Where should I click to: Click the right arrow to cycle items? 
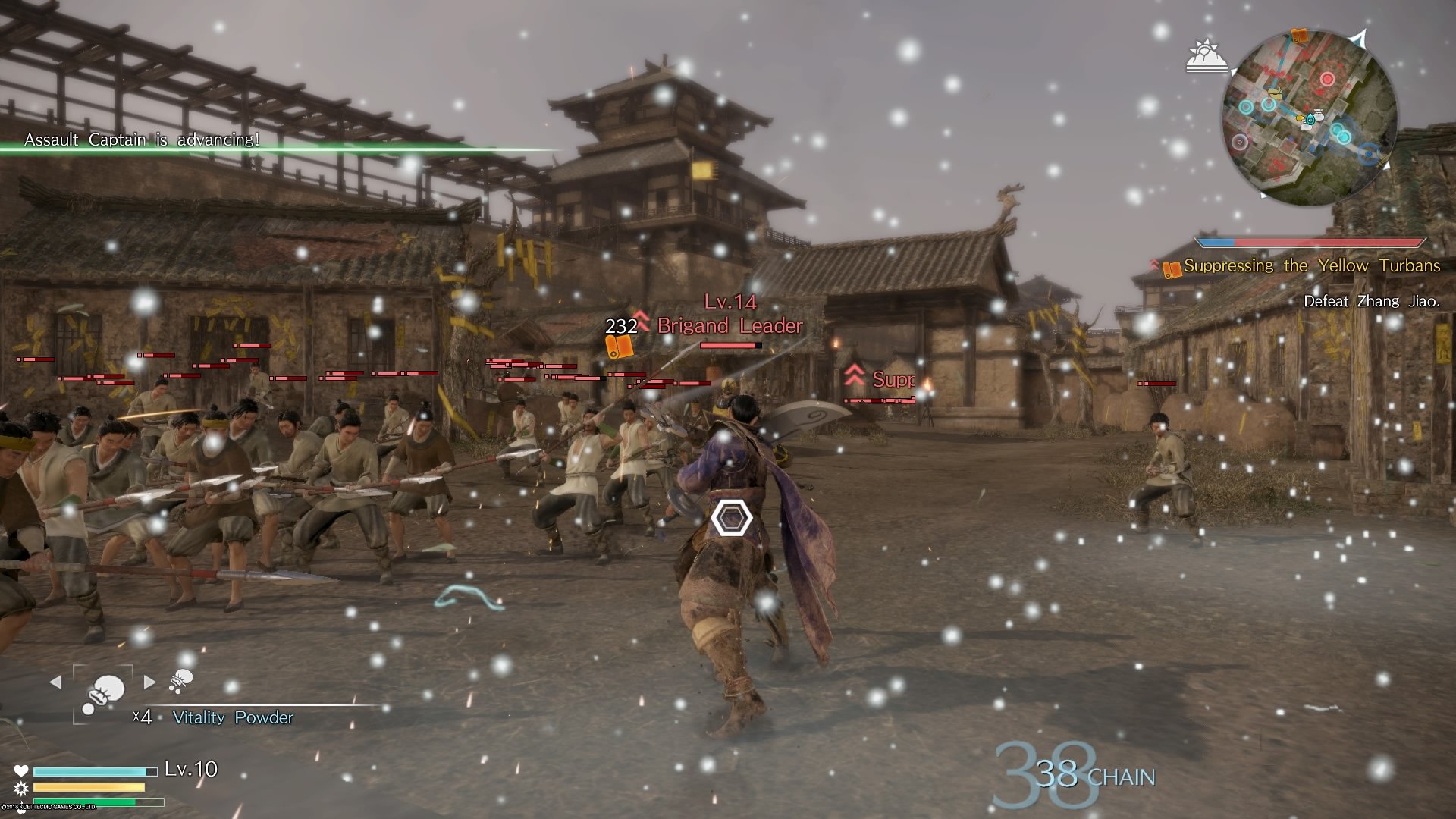pos(149,682)
